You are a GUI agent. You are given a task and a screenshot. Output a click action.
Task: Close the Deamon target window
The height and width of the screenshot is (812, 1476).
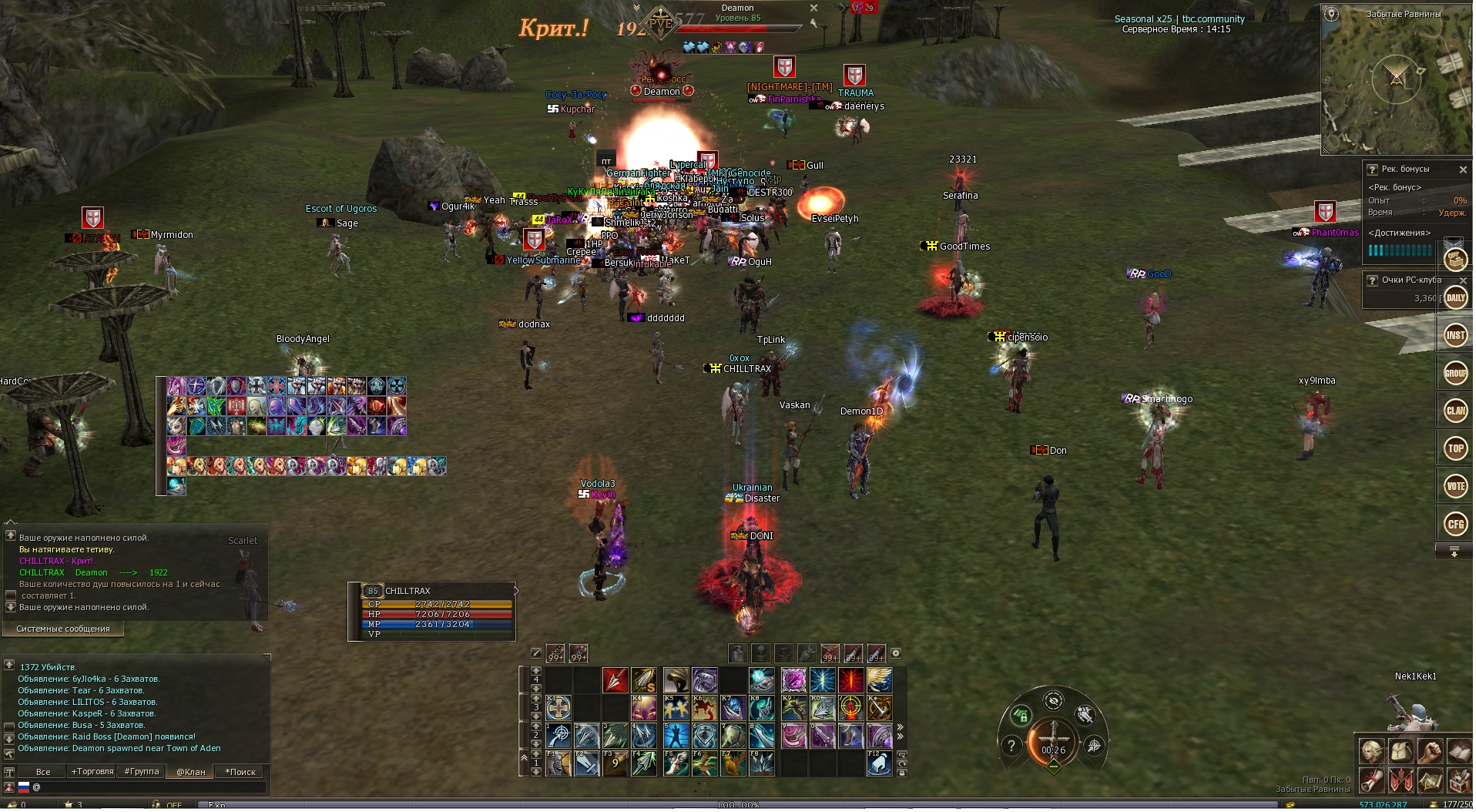[x=813, y=8]
